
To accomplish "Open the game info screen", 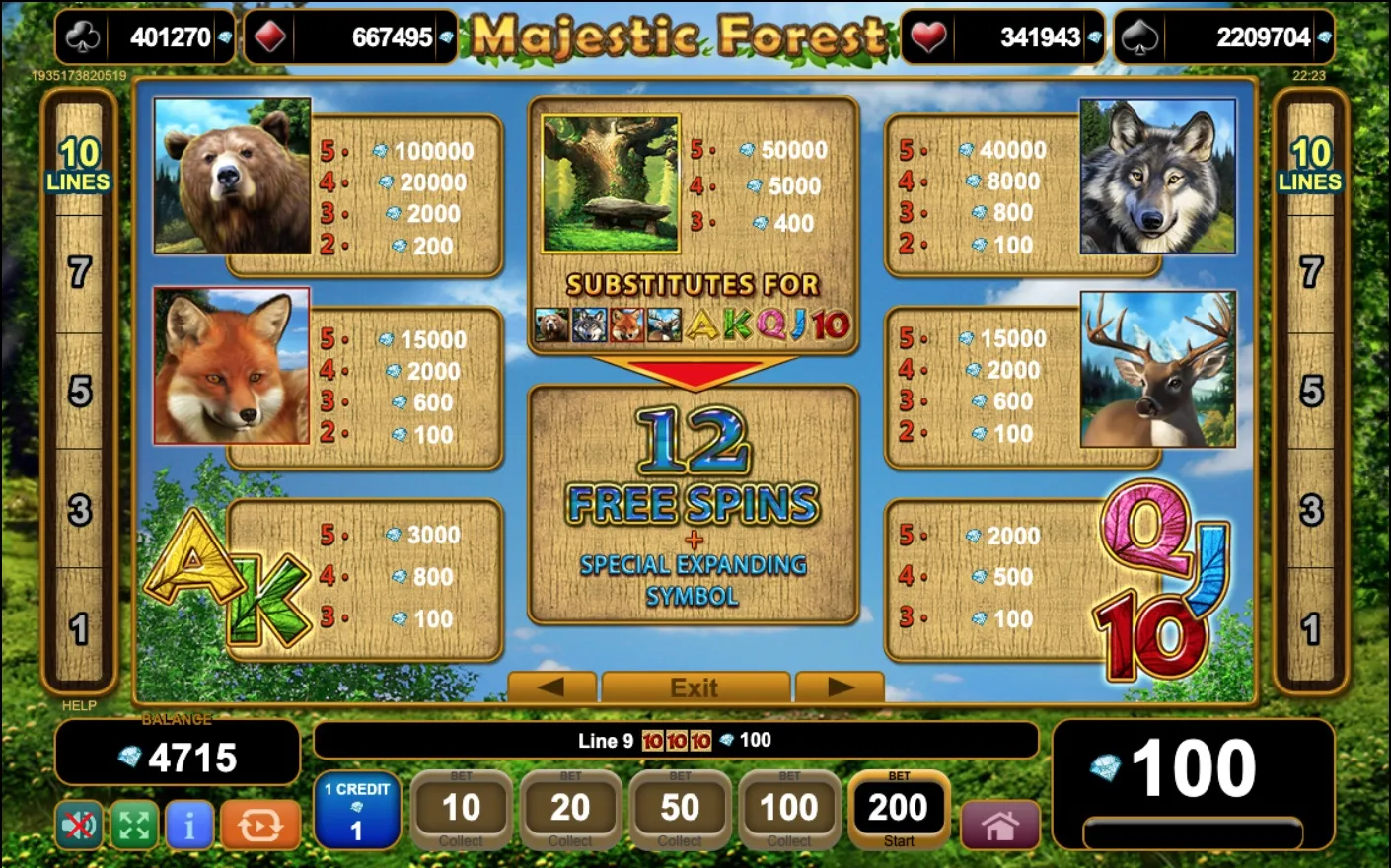I will (x=188, y=827).
